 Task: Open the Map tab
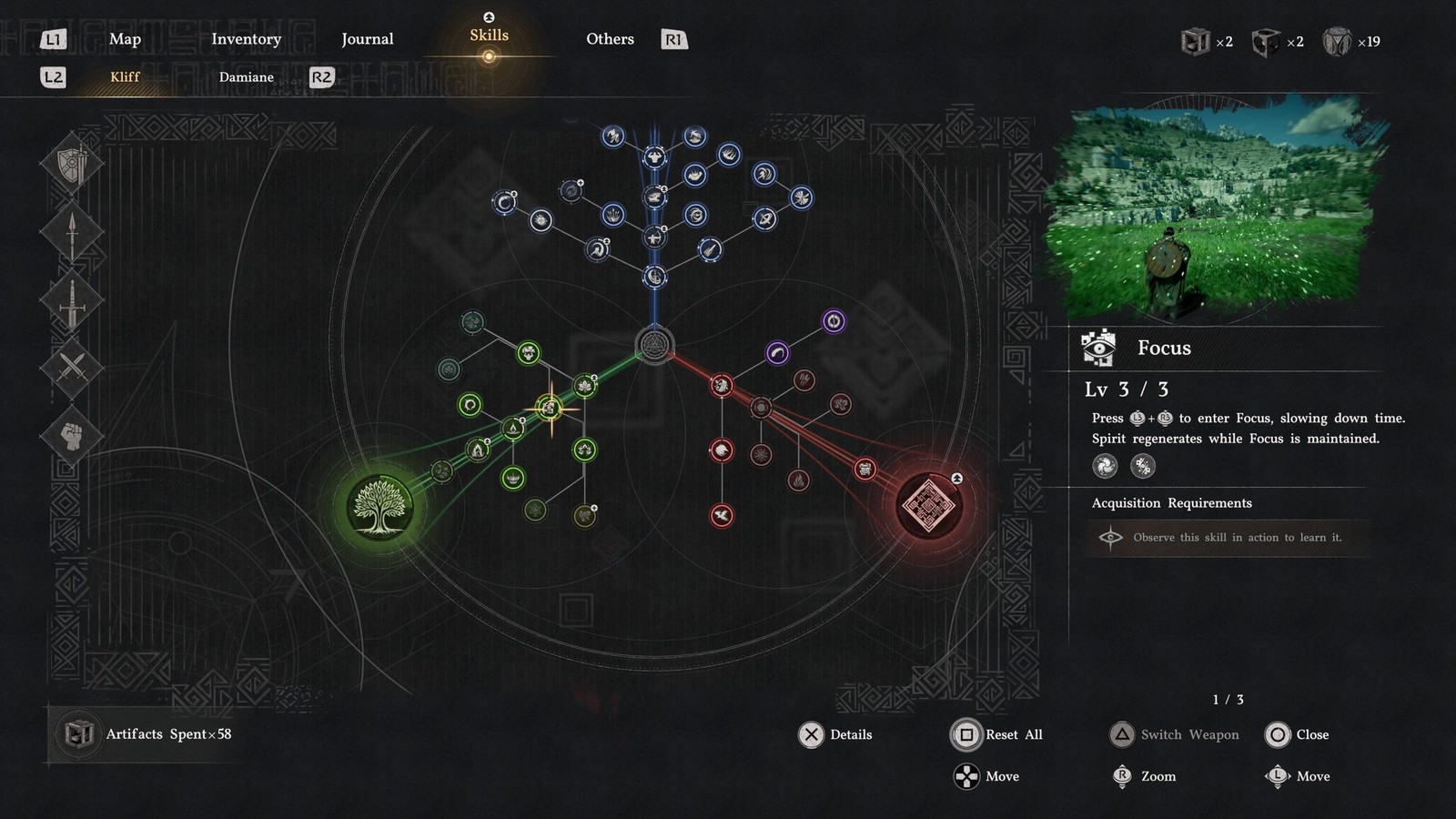(x=125, y=39)
